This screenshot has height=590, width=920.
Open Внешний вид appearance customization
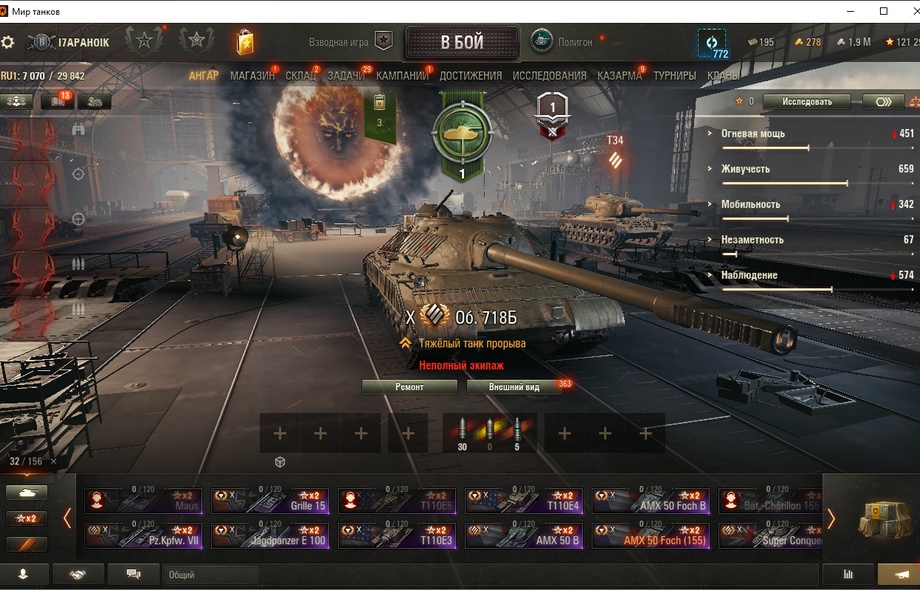tap(515, 387)
